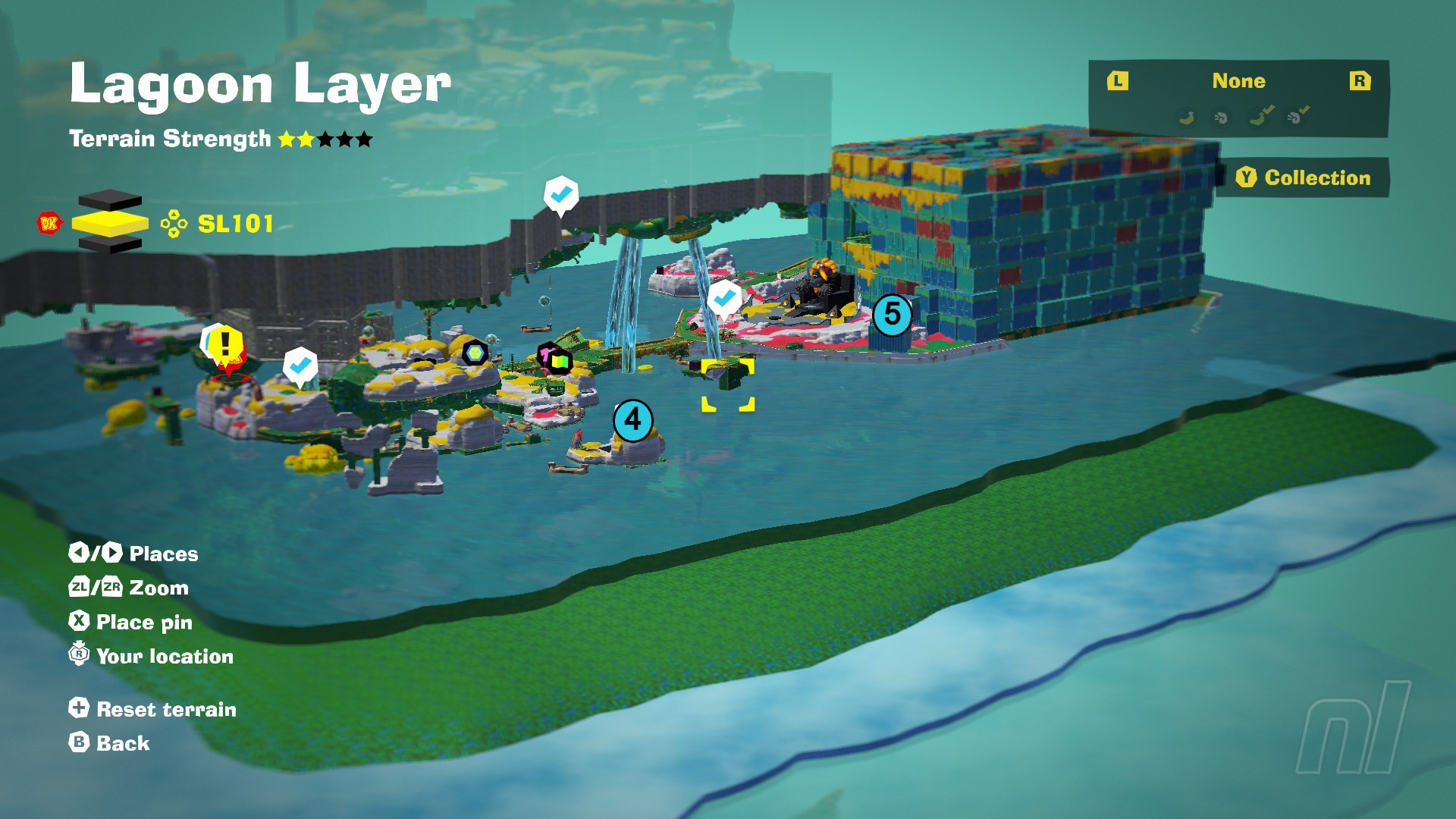This screenshot has height=819, width=1456.
Task: Click the yellow exclamation mark marker
Action: (x=224, y=345)
